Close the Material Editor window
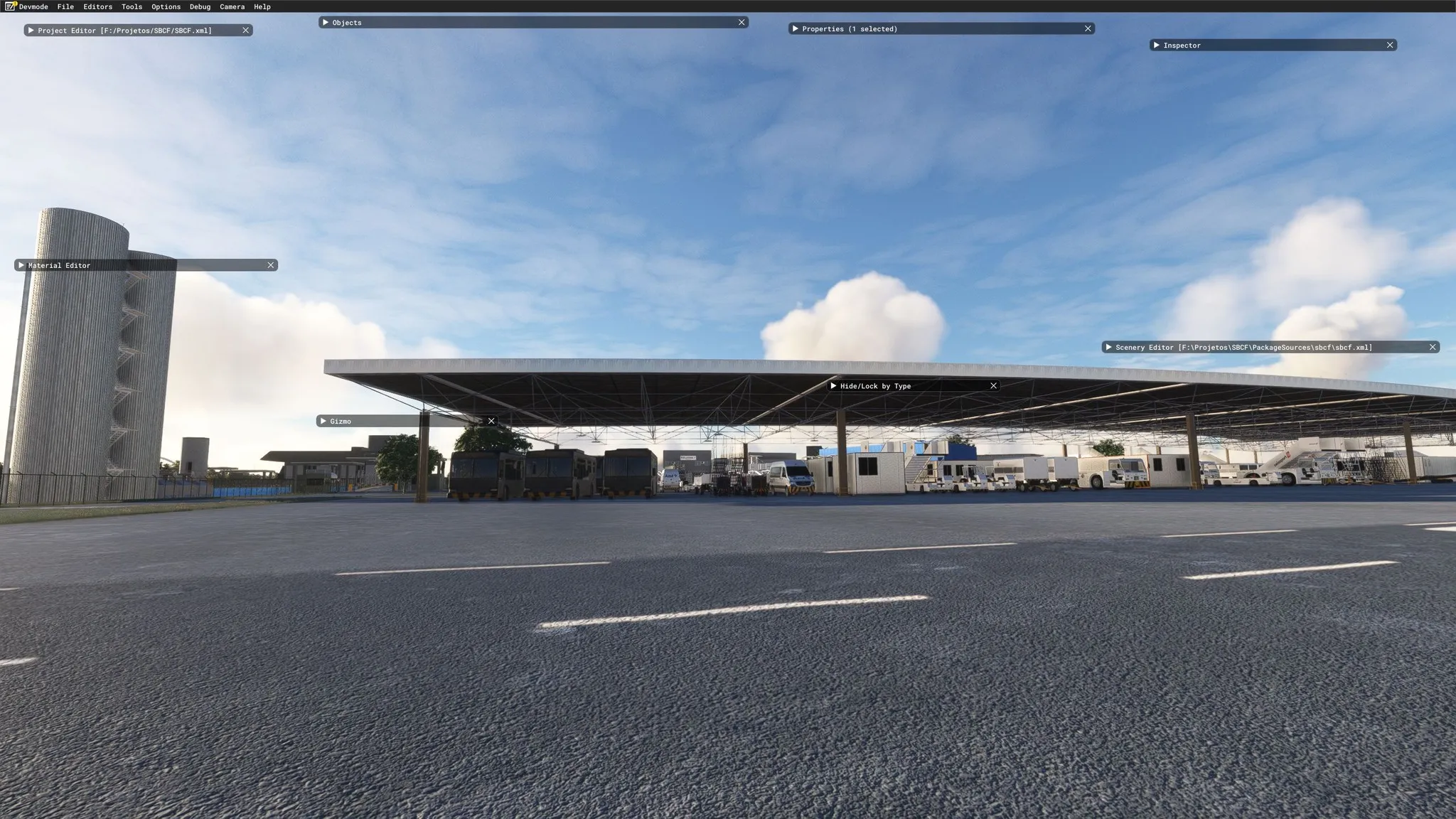The height and width of the screenshot is (819, 1456). [x=271, y=265]
